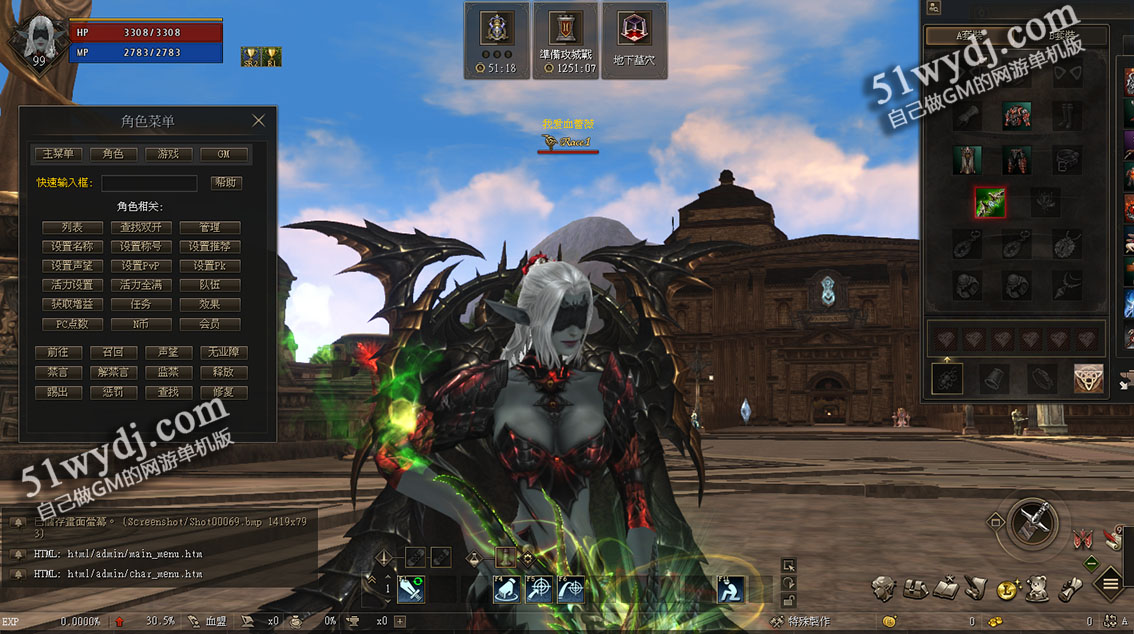Viewport: 1134px width, 634px height.
Task: Choose the 设置名称 button
Action: (72, 246)
